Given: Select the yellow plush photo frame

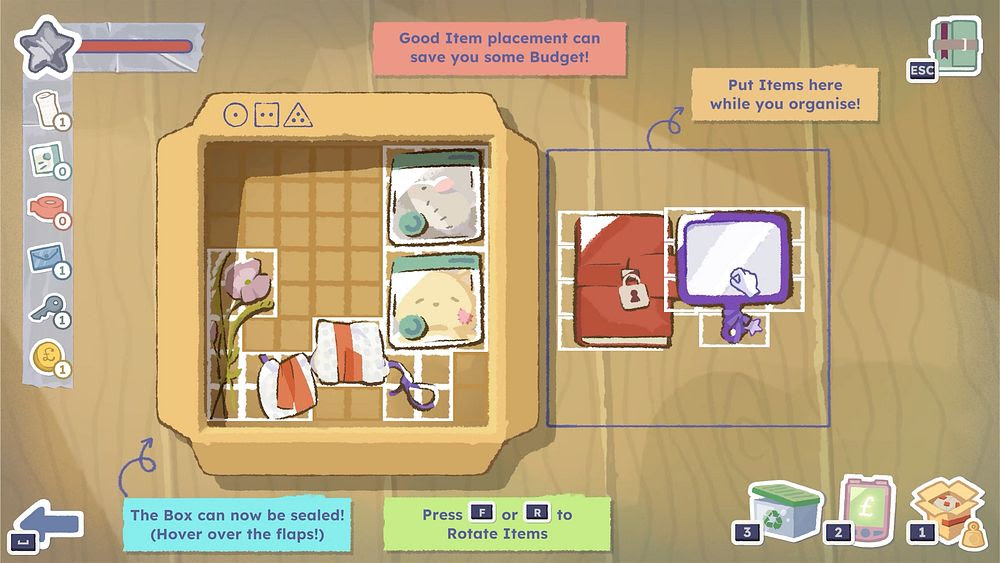Looking at the screenshot, I should (x=435, y=300).
